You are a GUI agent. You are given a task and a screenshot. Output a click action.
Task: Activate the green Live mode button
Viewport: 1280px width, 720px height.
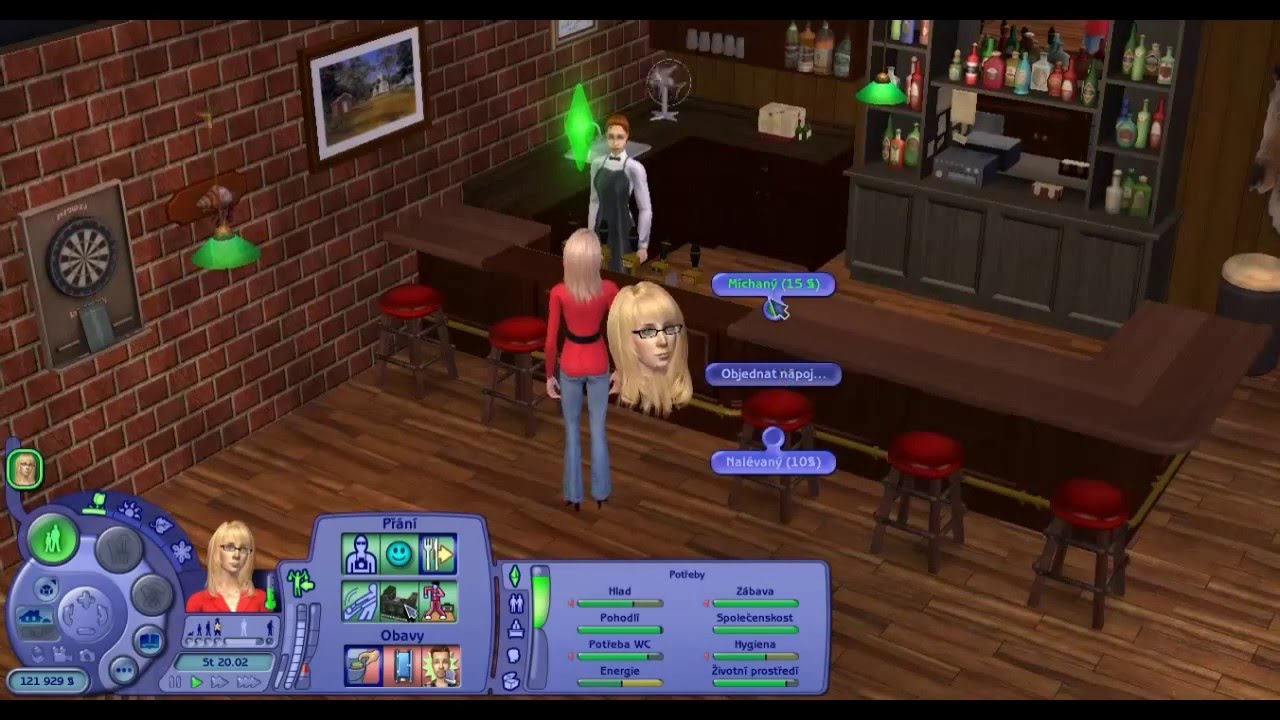point(53,540)
